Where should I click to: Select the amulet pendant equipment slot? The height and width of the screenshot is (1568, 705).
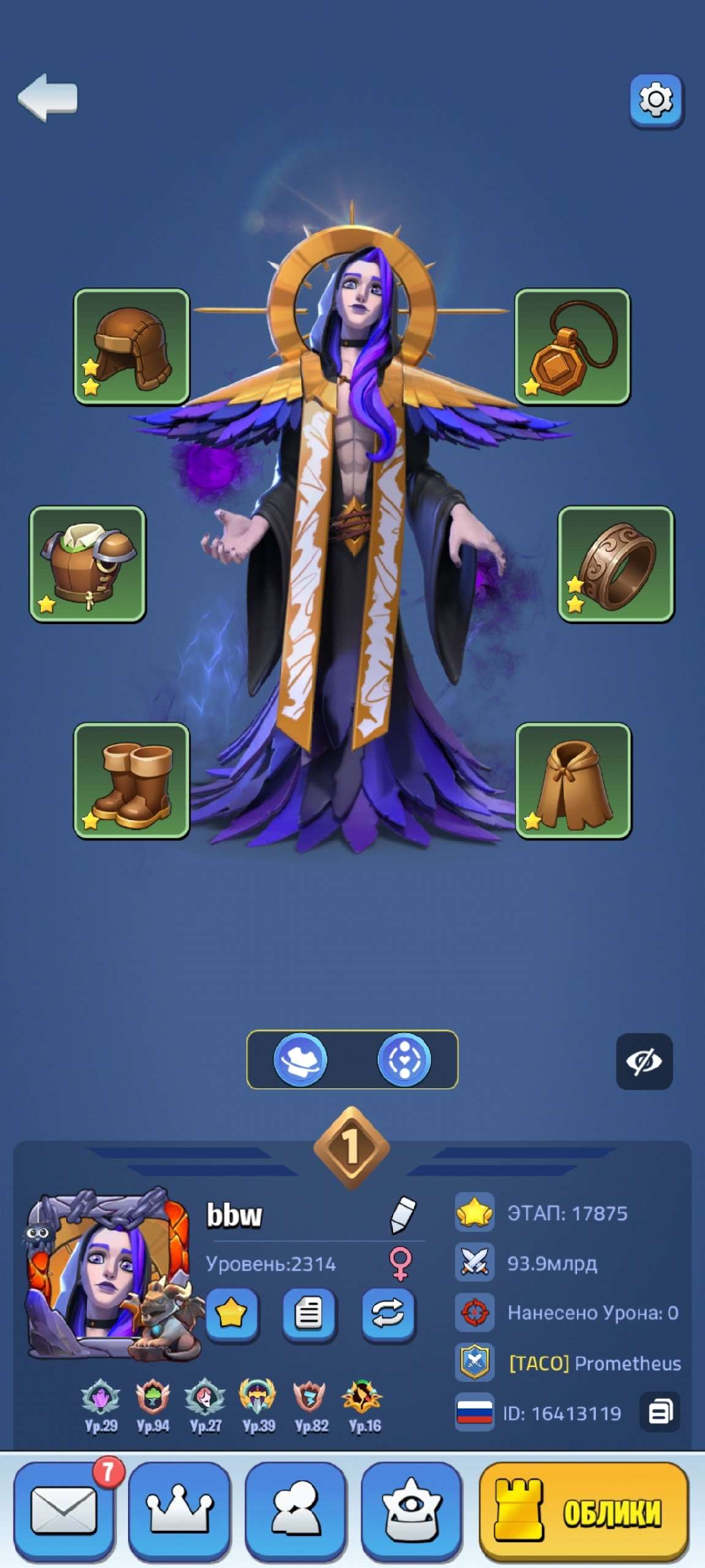[572, 347]
